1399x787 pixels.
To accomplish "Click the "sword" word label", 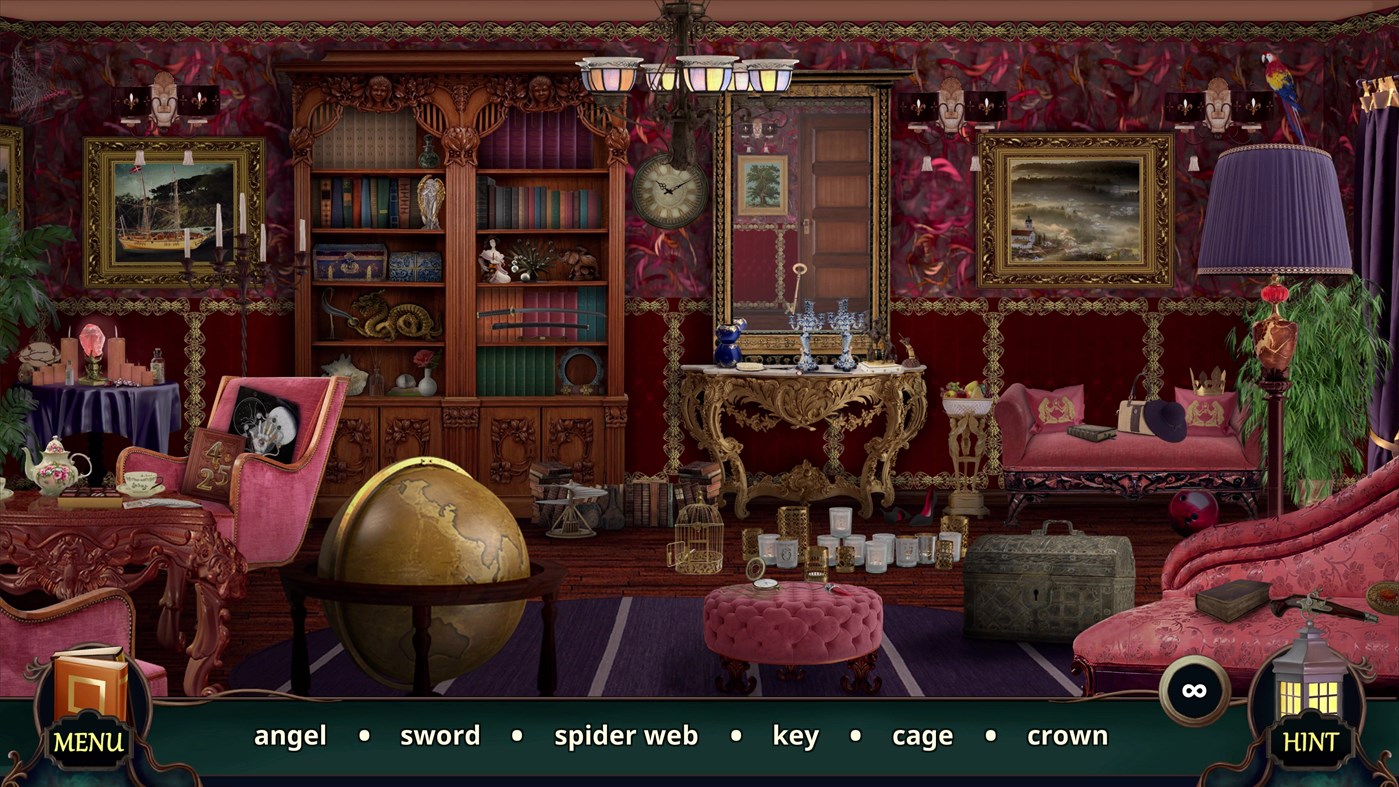I will 439,736.
